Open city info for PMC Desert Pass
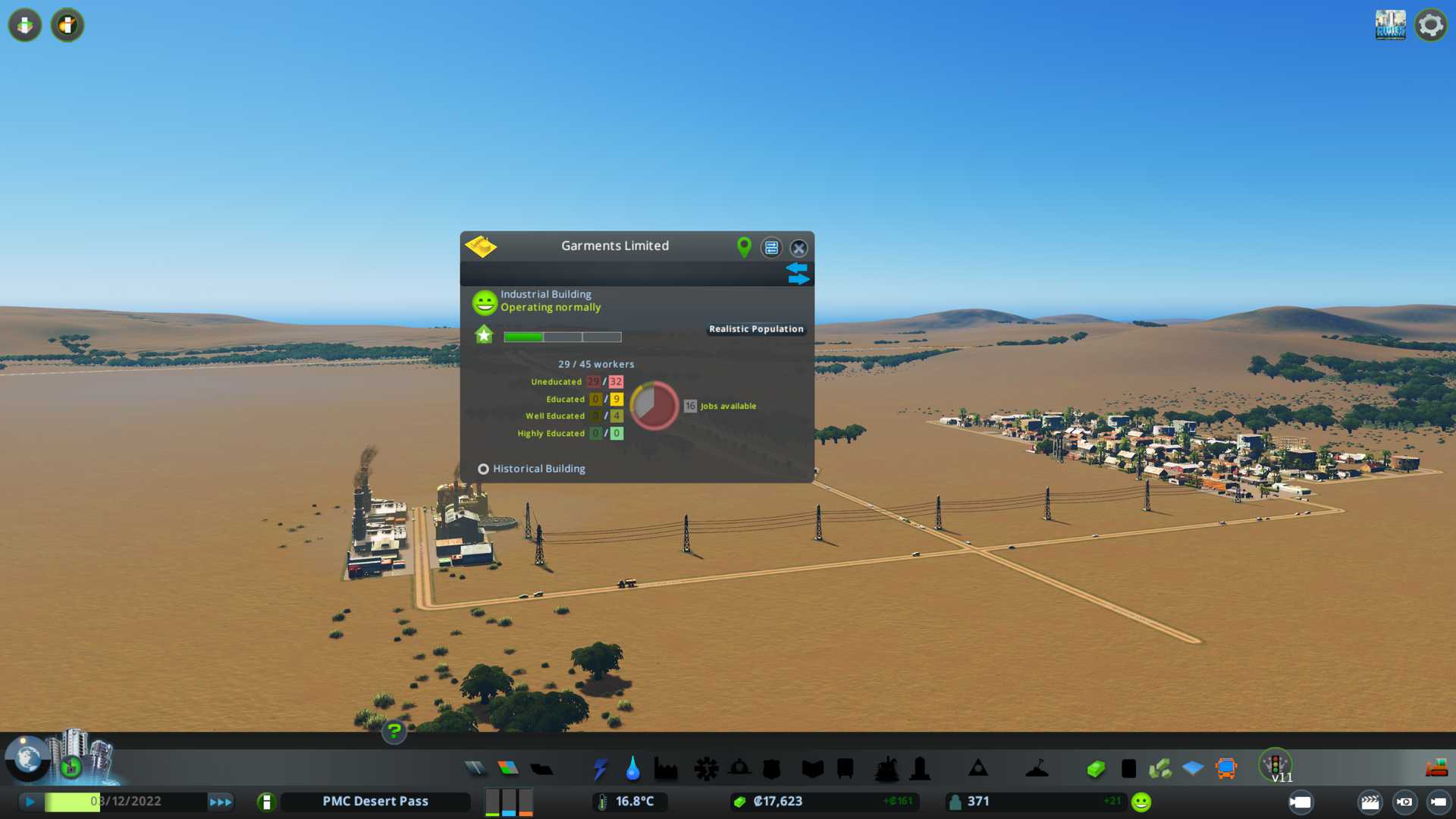The width and height of the screenshot is (1456, 819). (375, 802)
